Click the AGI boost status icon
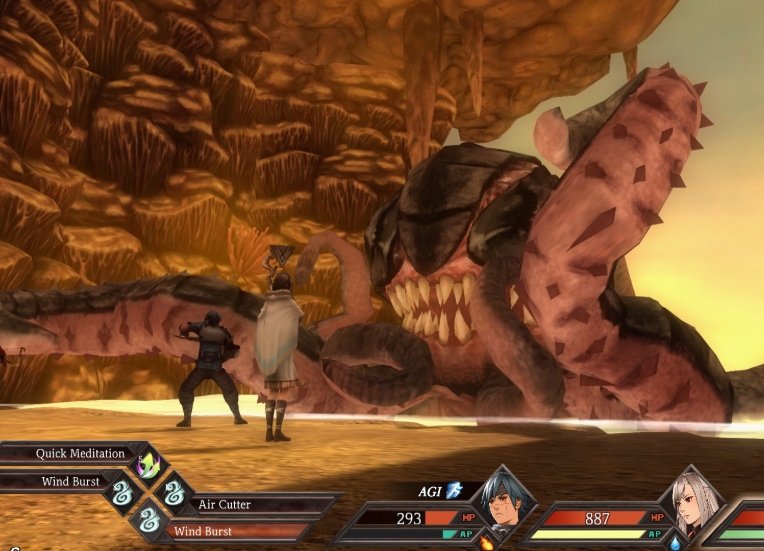The height and width of the screenshot is (551, 764). click(x=455, y=490)
